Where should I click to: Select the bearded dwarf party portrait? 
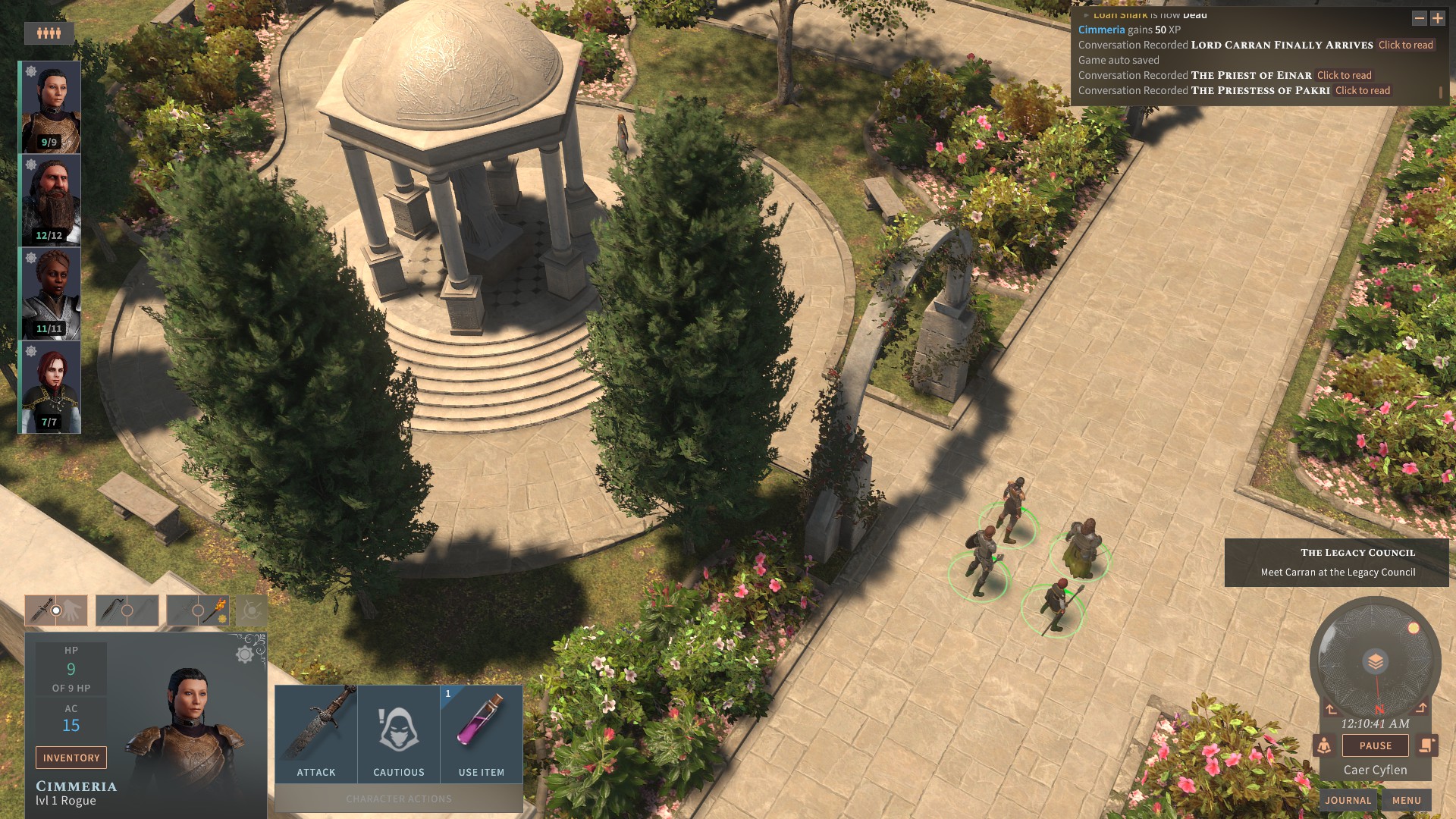[x=50, y=200]
